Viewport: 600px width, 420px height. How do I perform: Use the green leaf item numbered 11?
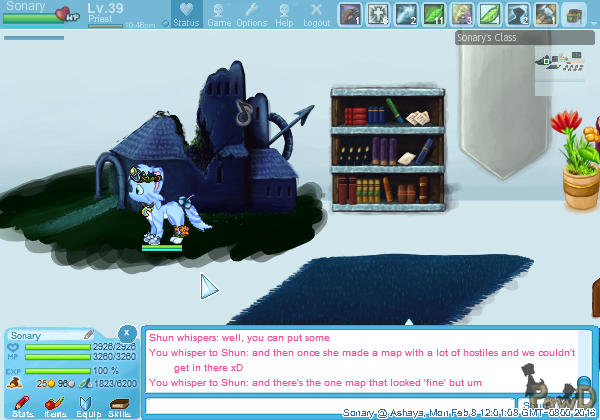(434, 14)
